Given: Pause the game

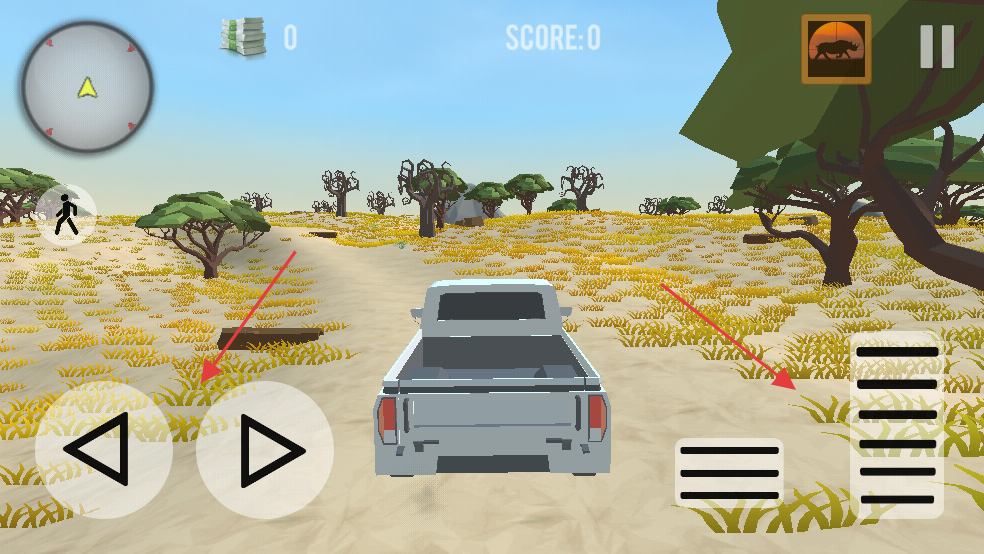Looking at the screenshot, I should coord(937,46).
